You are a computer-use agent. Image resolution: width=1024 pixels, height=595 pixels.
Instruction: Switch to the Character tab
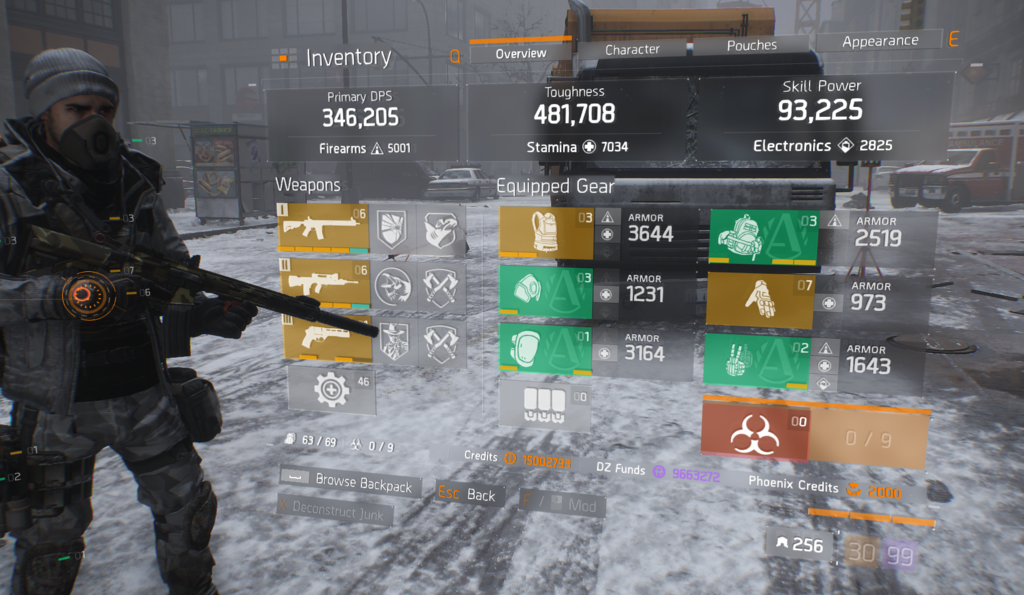pyautogui.click(x=632, y=49)
